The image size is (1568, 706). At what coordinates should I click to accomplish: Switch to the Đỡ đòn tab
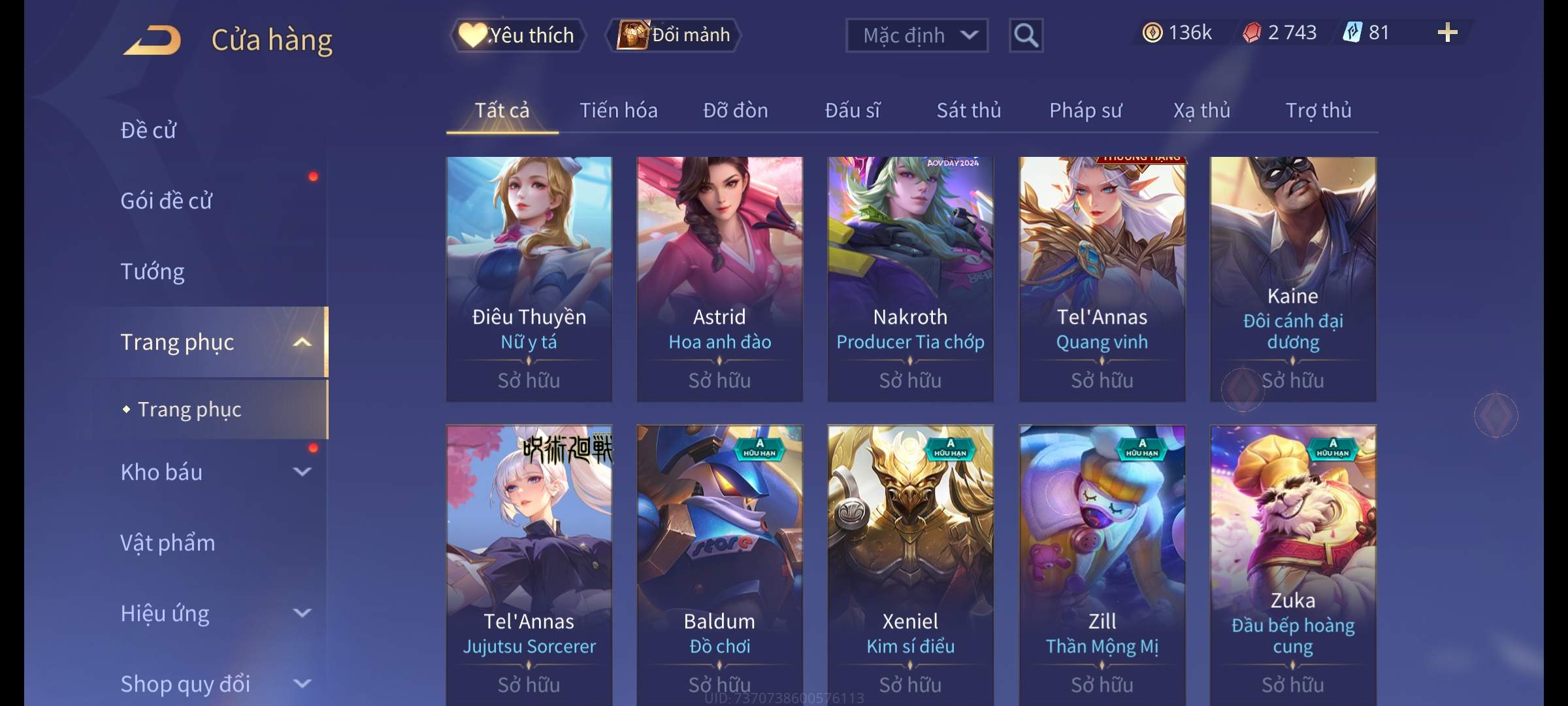(x=735, y=110)
